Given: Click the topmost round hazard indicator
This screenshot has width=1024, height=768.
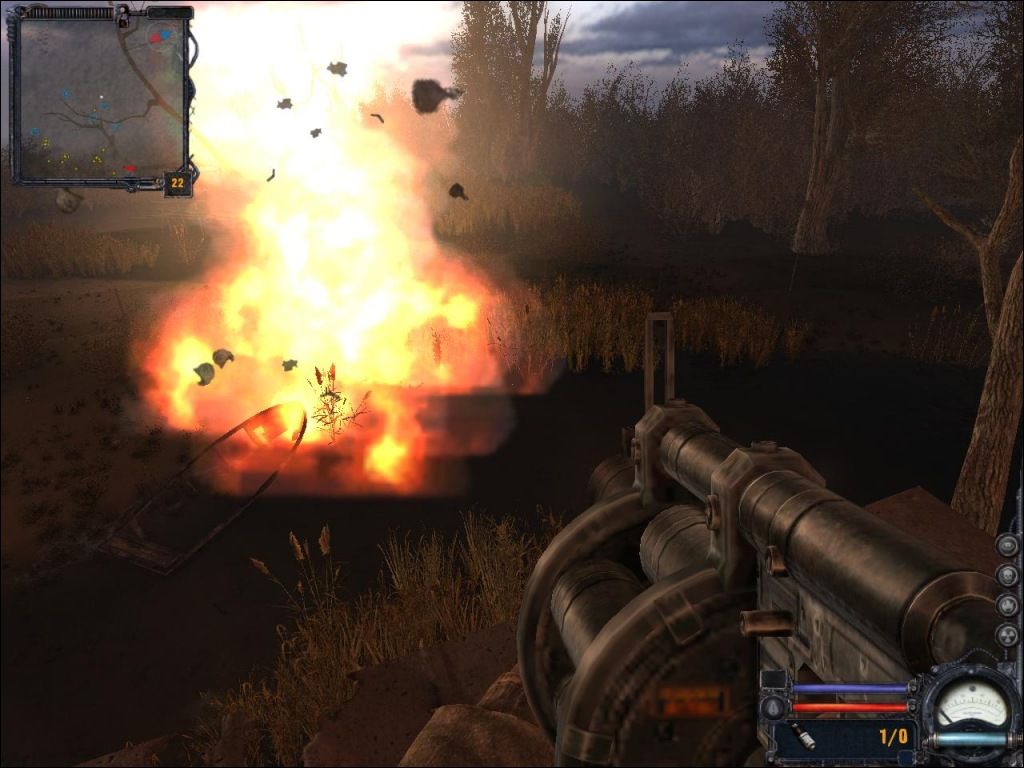Looking at the screenshot, I should coord(1007,545).
